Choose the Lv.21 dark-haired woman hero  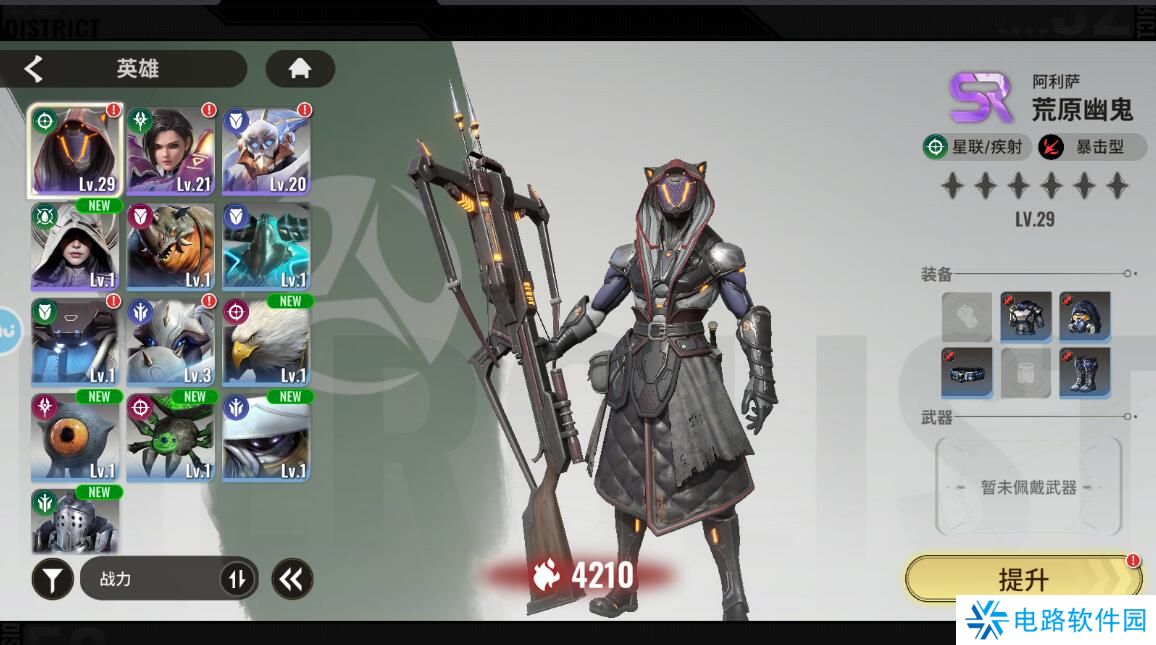[170, 151]
